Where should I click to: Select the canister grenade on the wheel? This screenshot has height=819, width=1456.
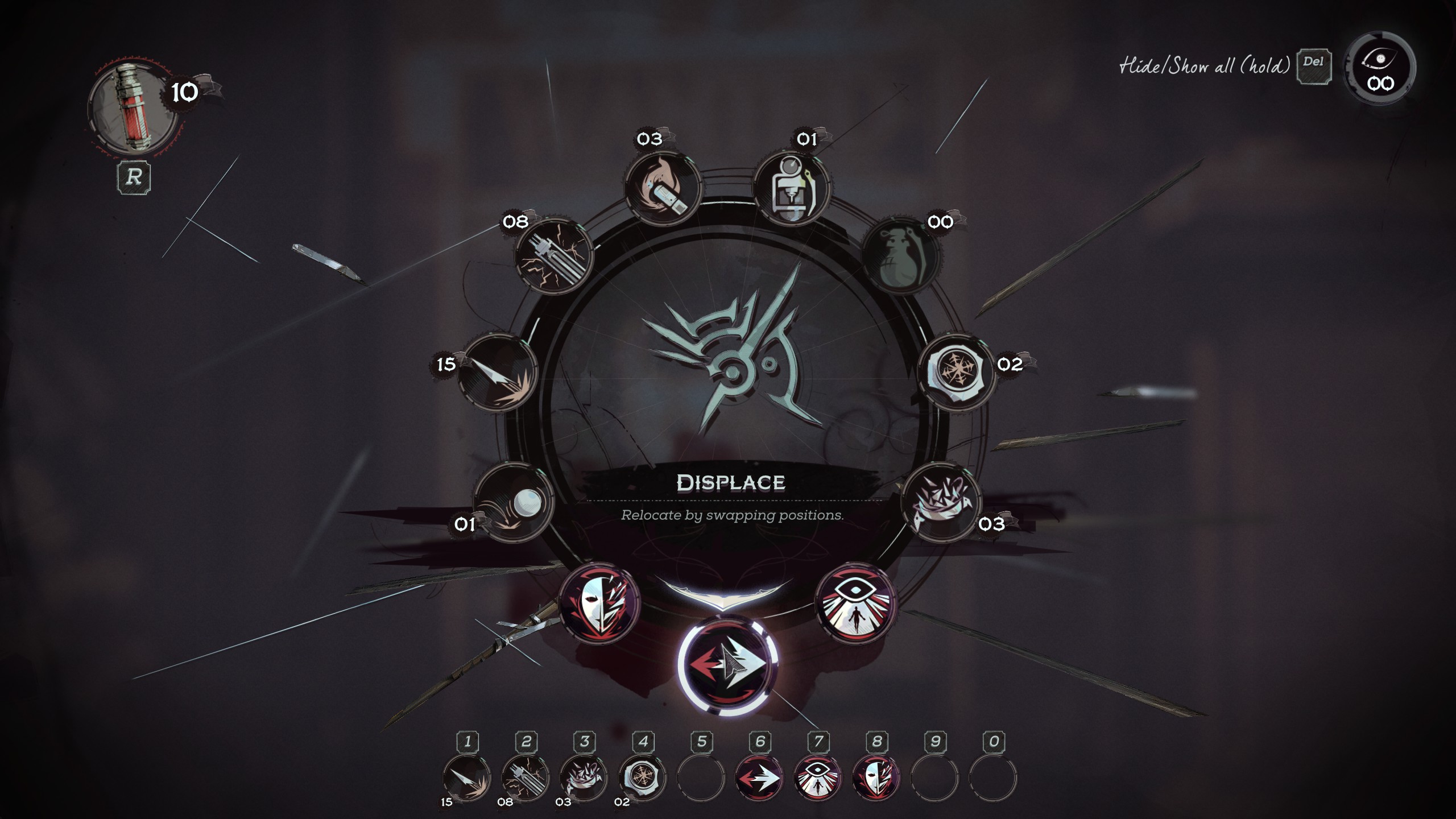[791, 188]
